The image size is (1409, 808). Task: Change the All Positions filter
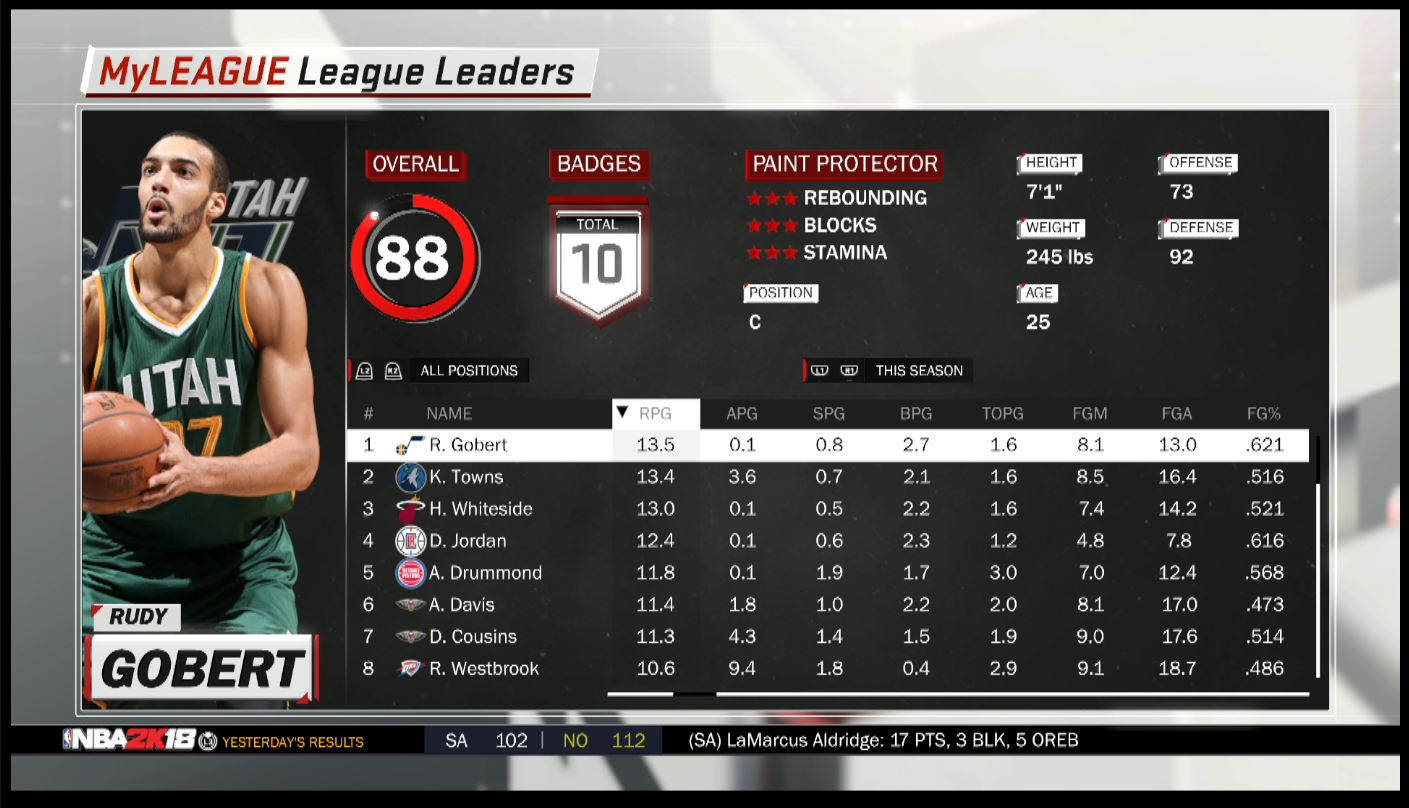coord(468,371)
